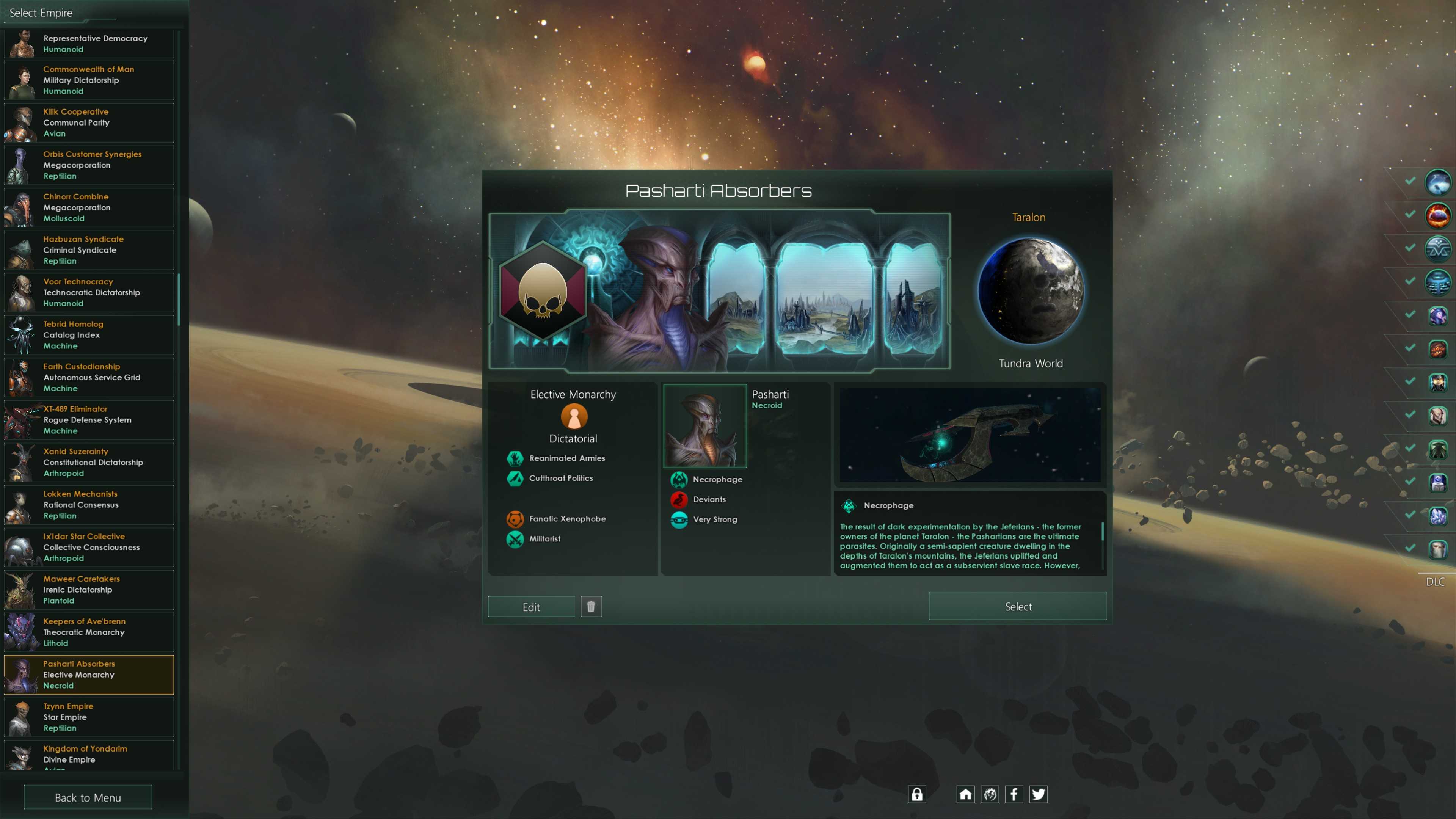Click the trash delete icon next to Edit
This screenshot has width=1456, height=819.
(x=591, y=606)
